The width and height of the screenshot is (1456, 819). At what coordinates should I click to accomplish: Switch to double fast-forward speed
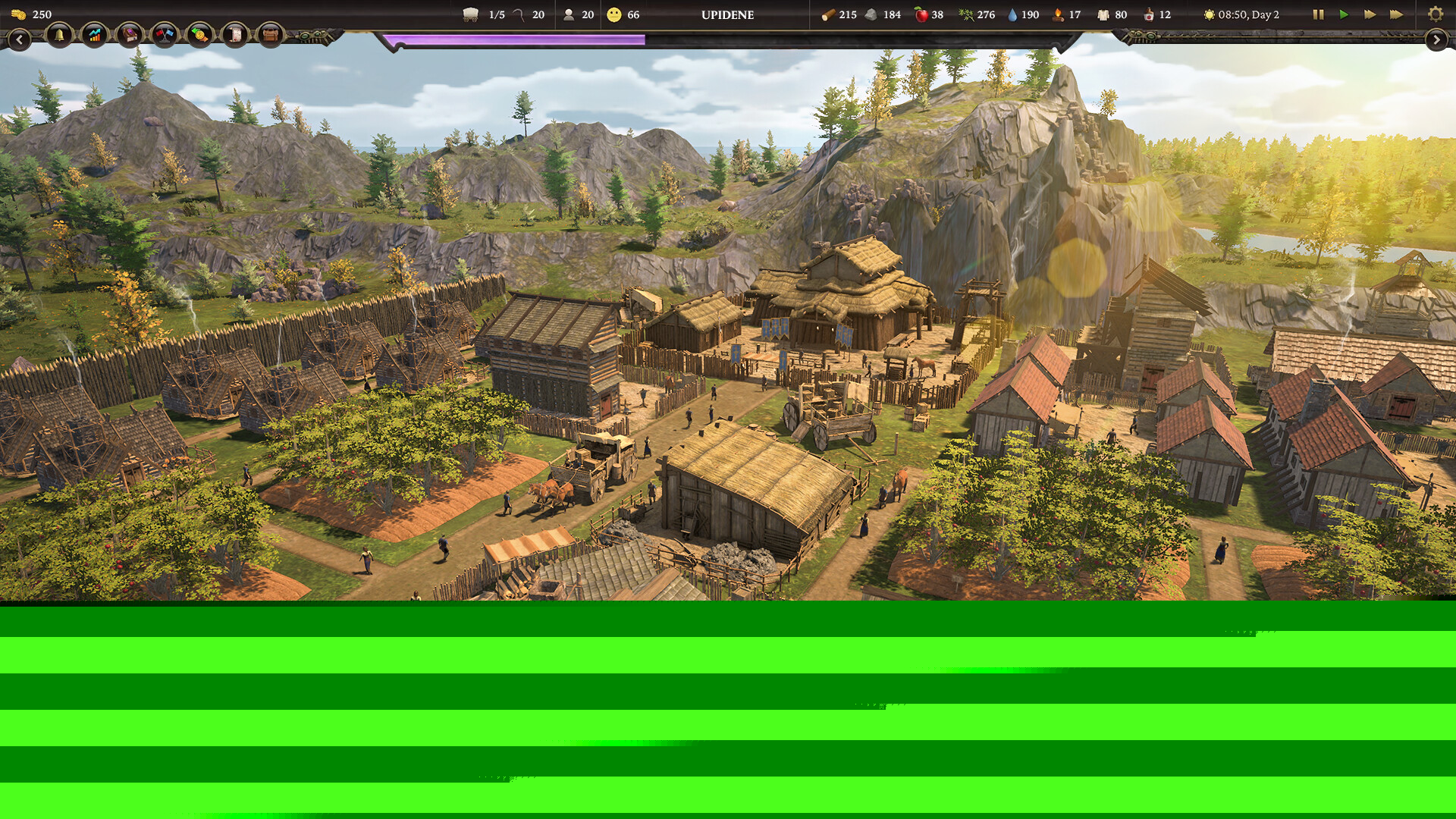pyautogui.click(x=1370, y=14)
